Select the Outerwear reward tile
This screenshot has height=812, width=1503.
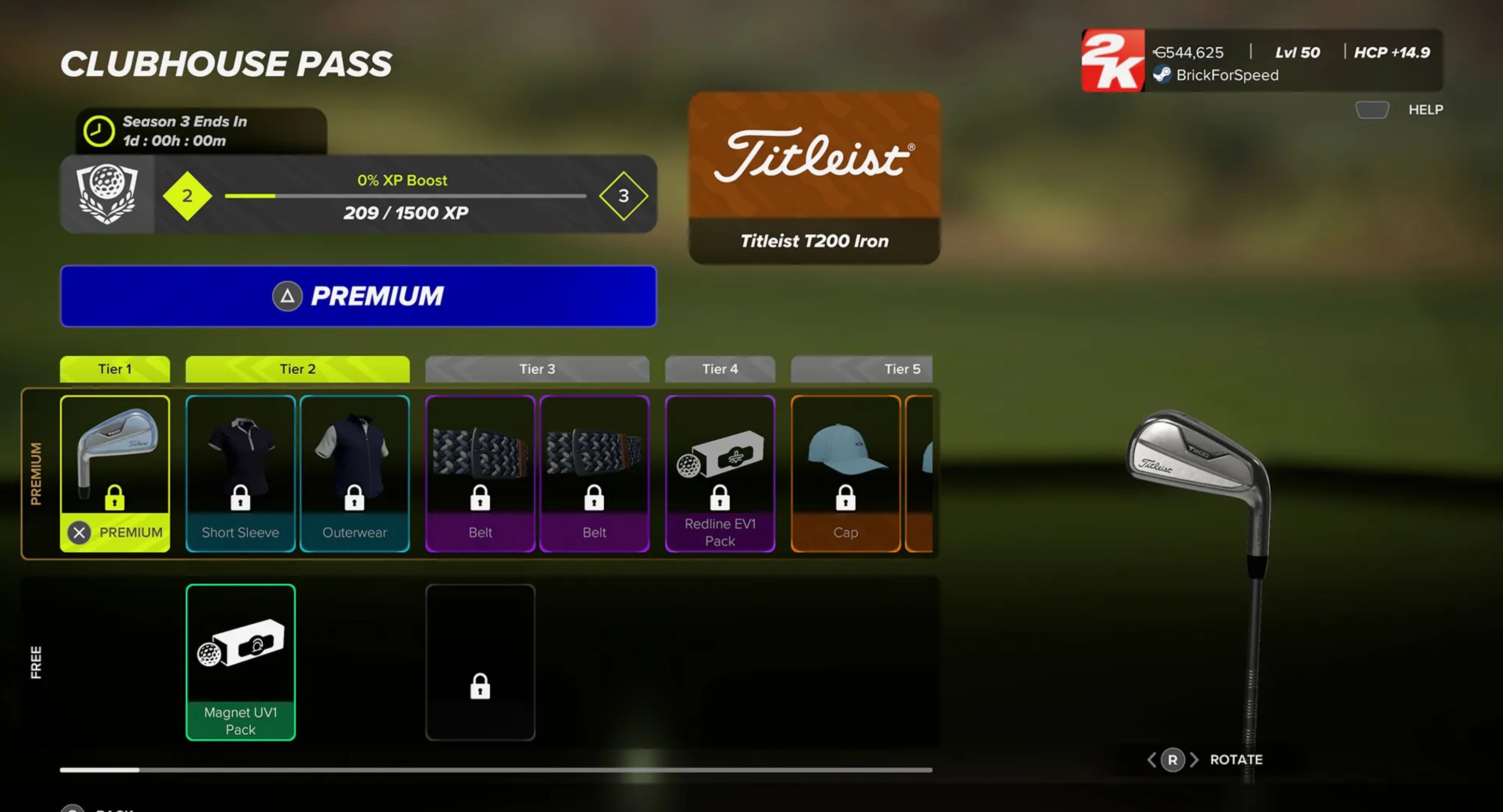[x=355, y=473]
